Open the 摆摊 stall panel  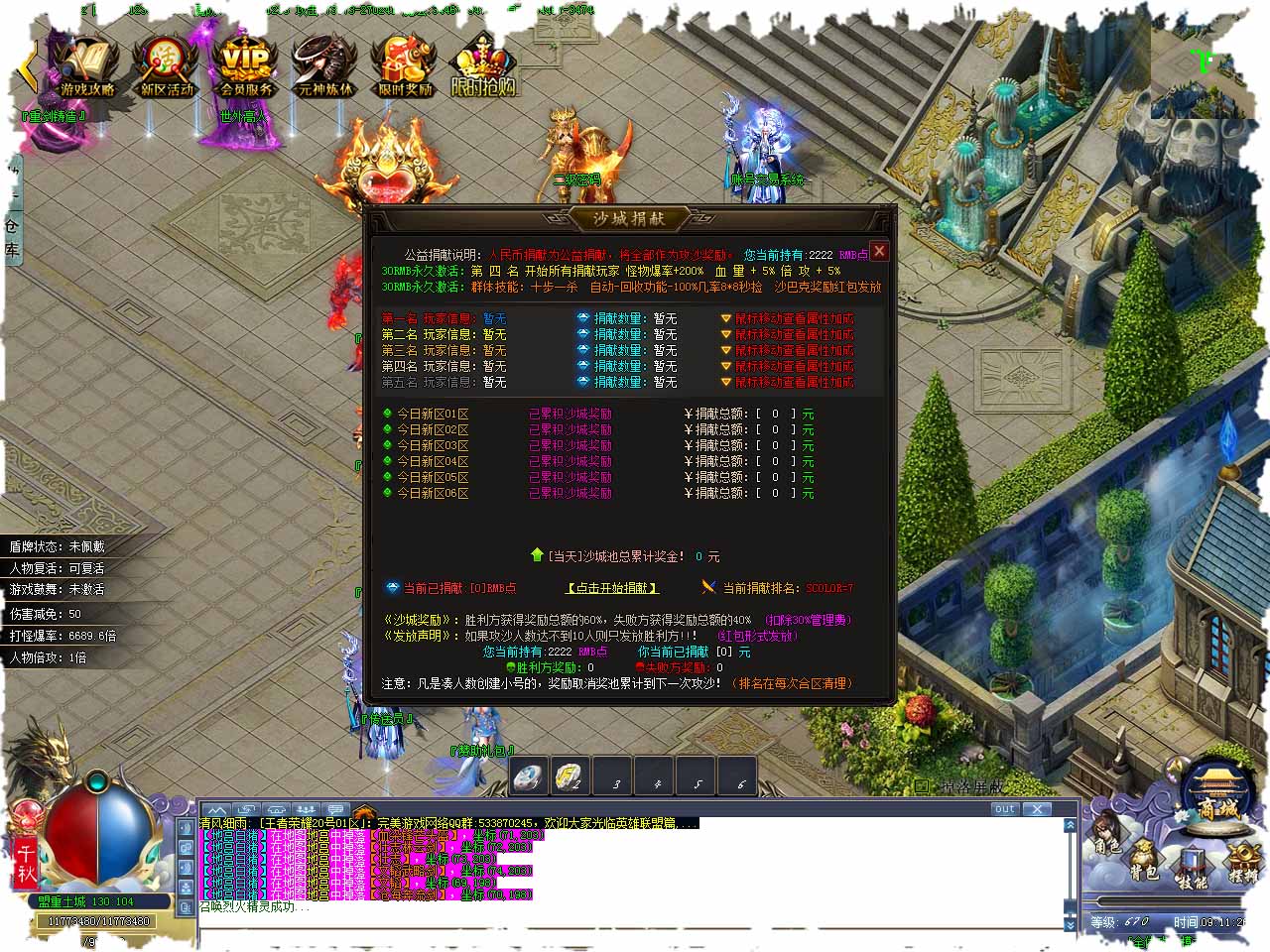(1241, 863)
